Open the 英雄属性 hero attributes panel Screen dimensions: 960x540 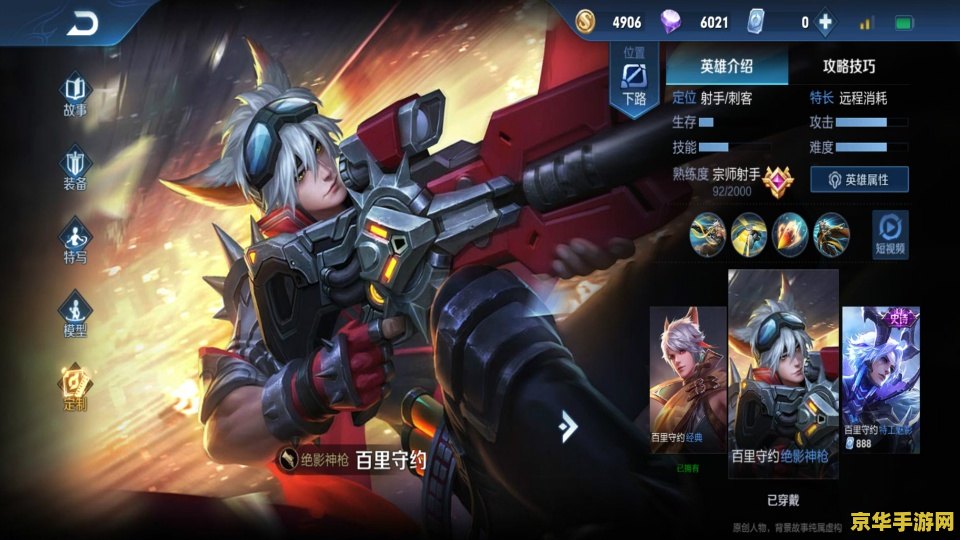[858, 179]
